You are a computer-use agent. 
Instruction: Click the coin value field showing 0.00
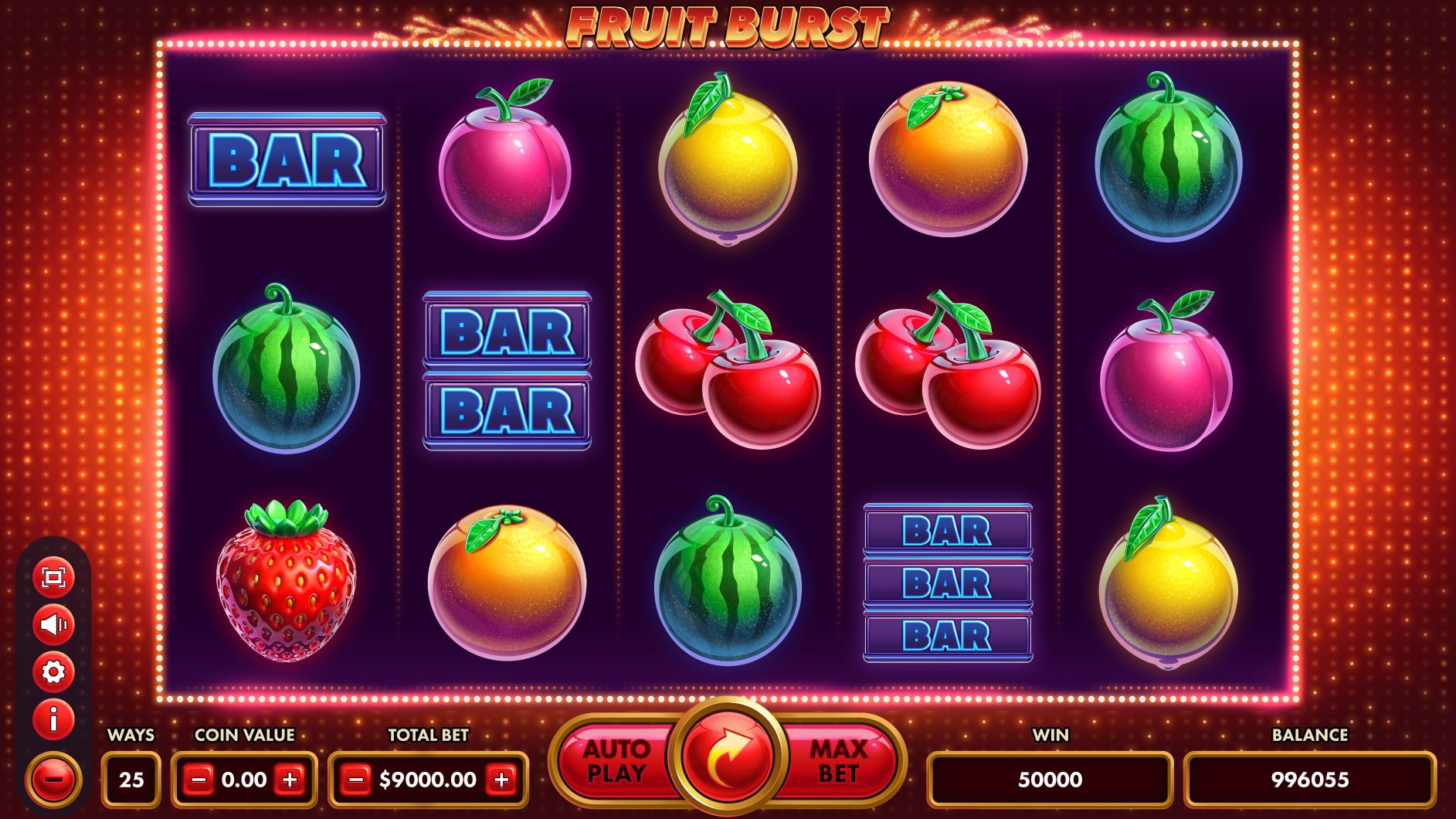pos(245,779)
